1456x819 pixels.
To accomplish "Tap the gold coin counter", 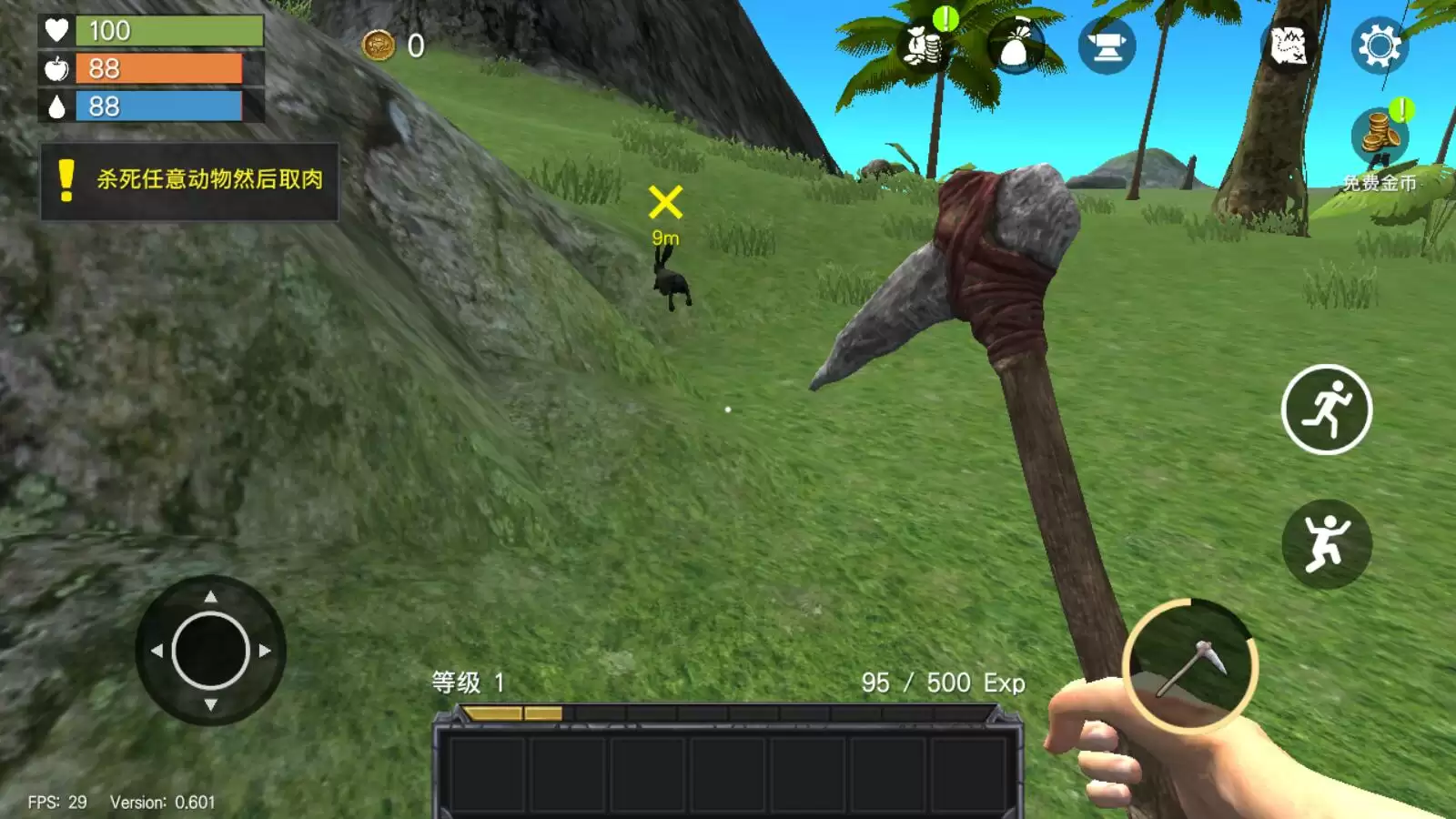I will coord(393,45).
